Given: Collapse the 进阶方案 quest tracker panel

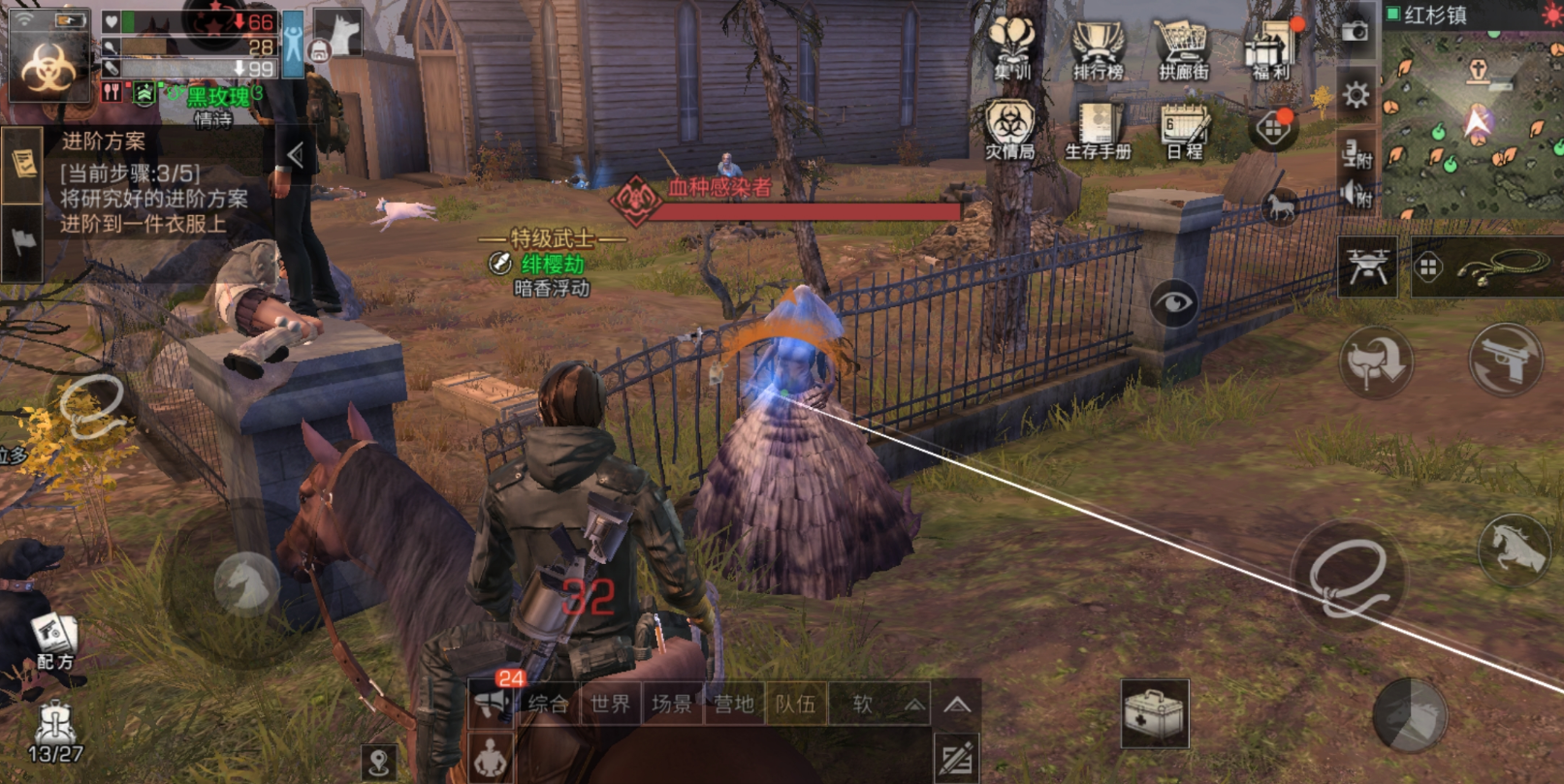Looking at the screenshot, I should click(296, 154).
